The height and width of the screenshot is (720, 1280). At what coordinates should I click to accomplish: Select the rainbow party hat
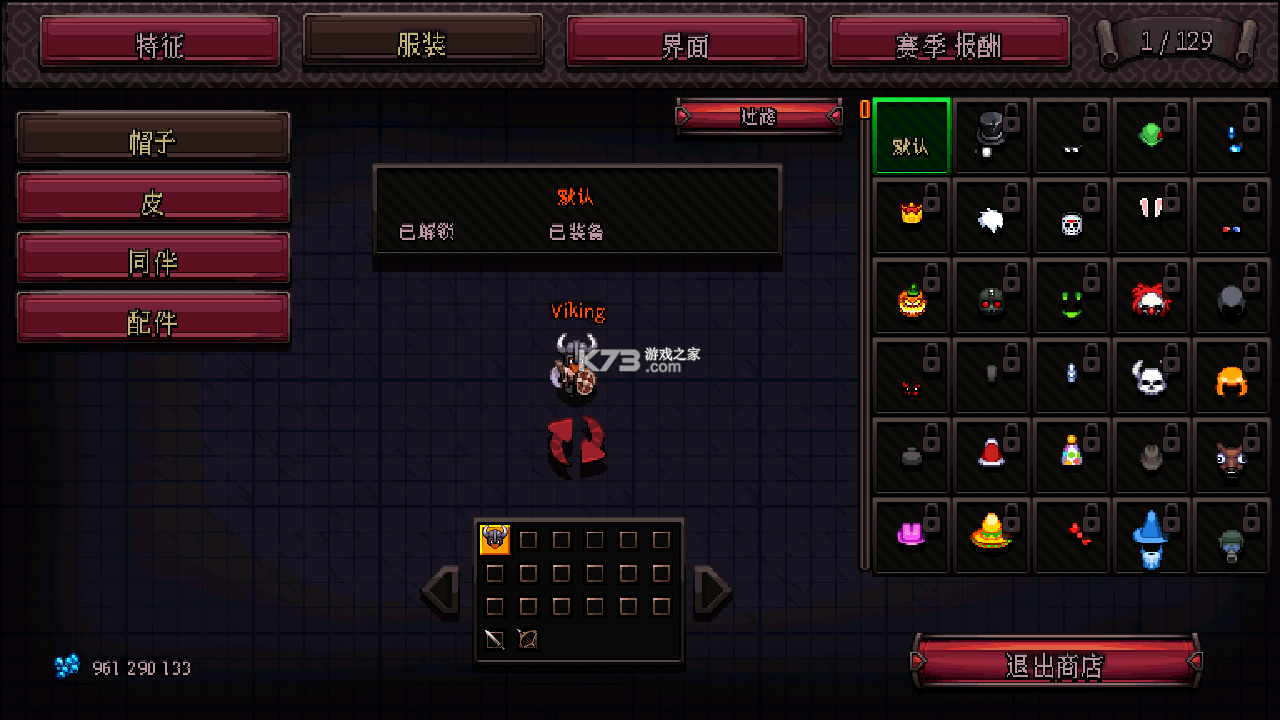point(1071,456)
